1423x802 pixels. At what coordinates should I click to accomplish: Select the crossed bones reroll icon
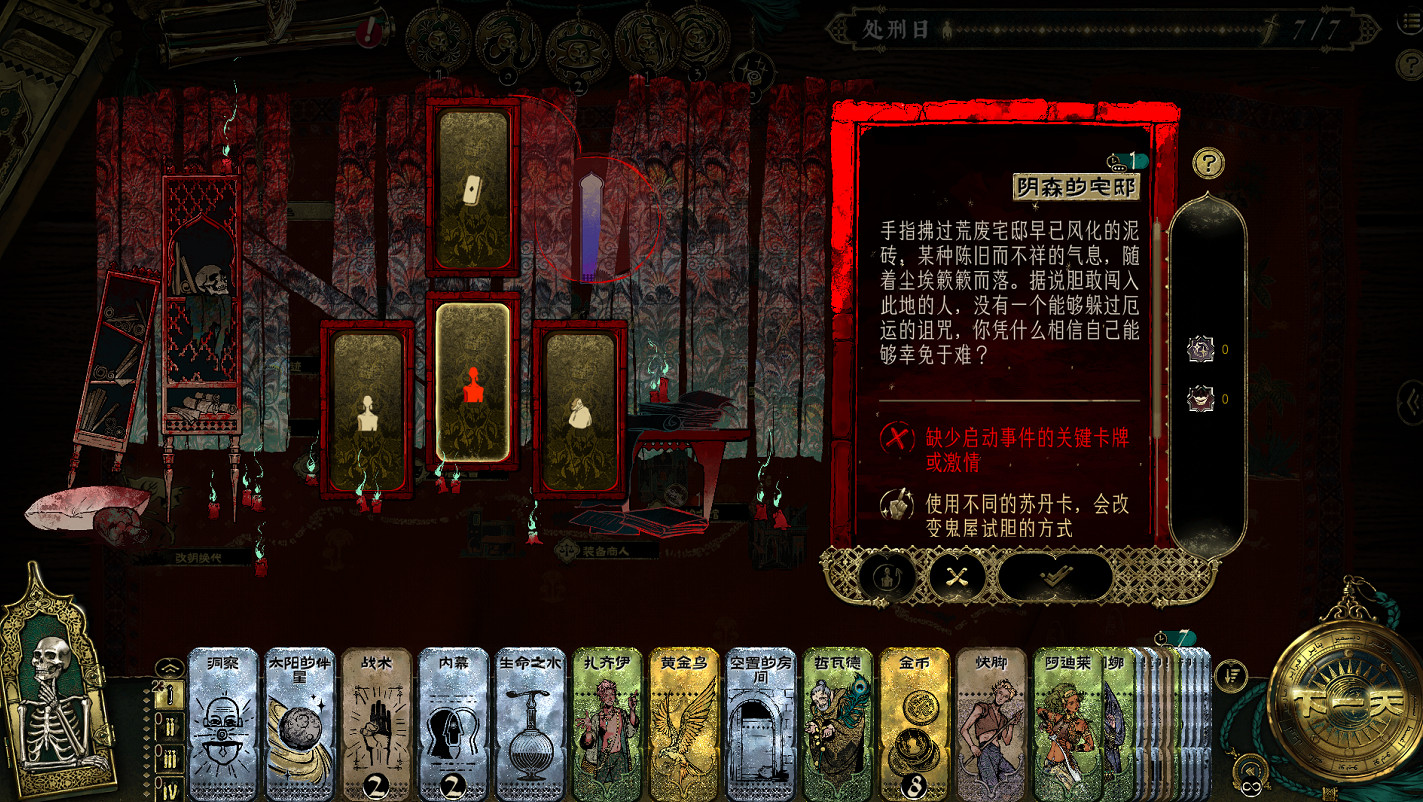coord(957,577)
